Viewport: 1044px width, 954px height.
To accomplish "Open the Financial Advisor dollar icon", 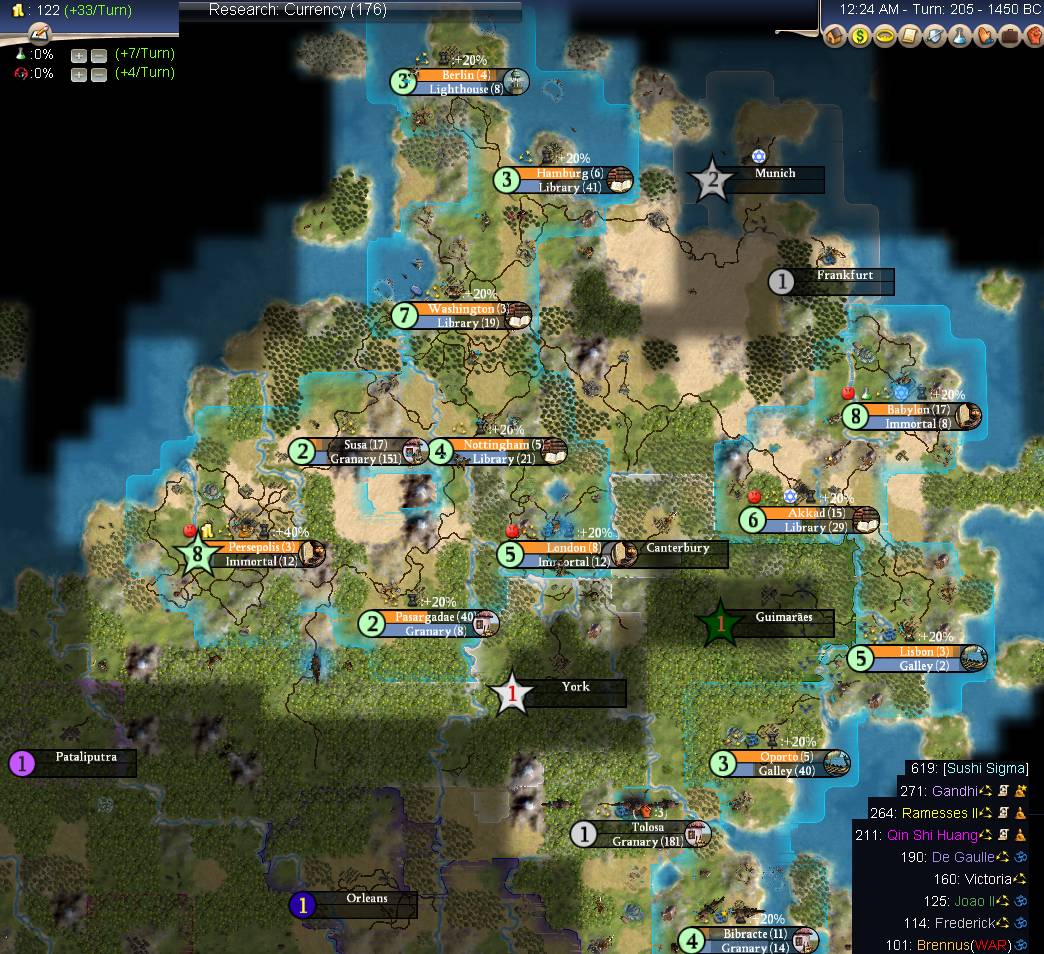I will 859,37.
